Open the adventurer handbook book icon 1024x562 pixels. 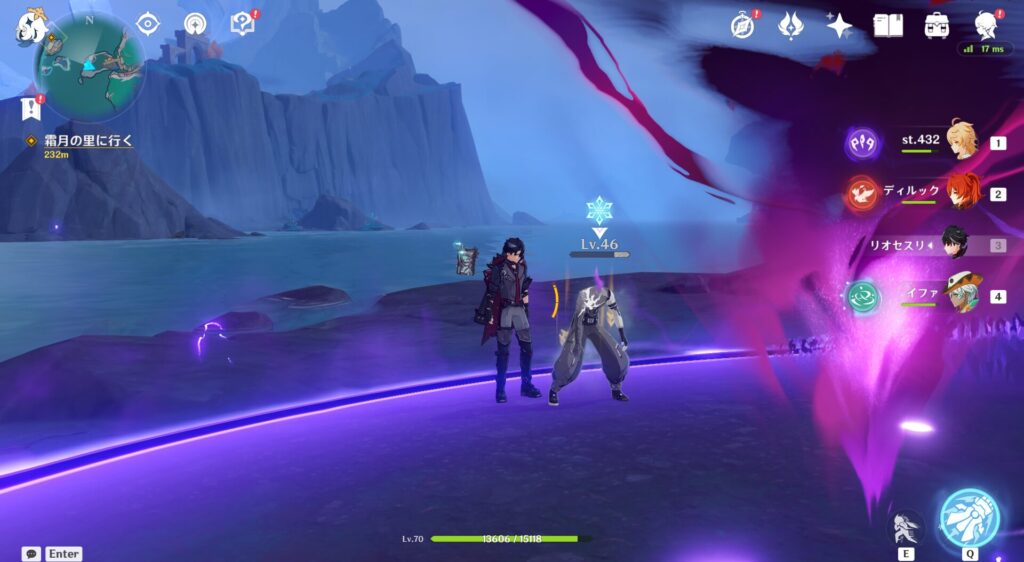(x=888, y=25)
